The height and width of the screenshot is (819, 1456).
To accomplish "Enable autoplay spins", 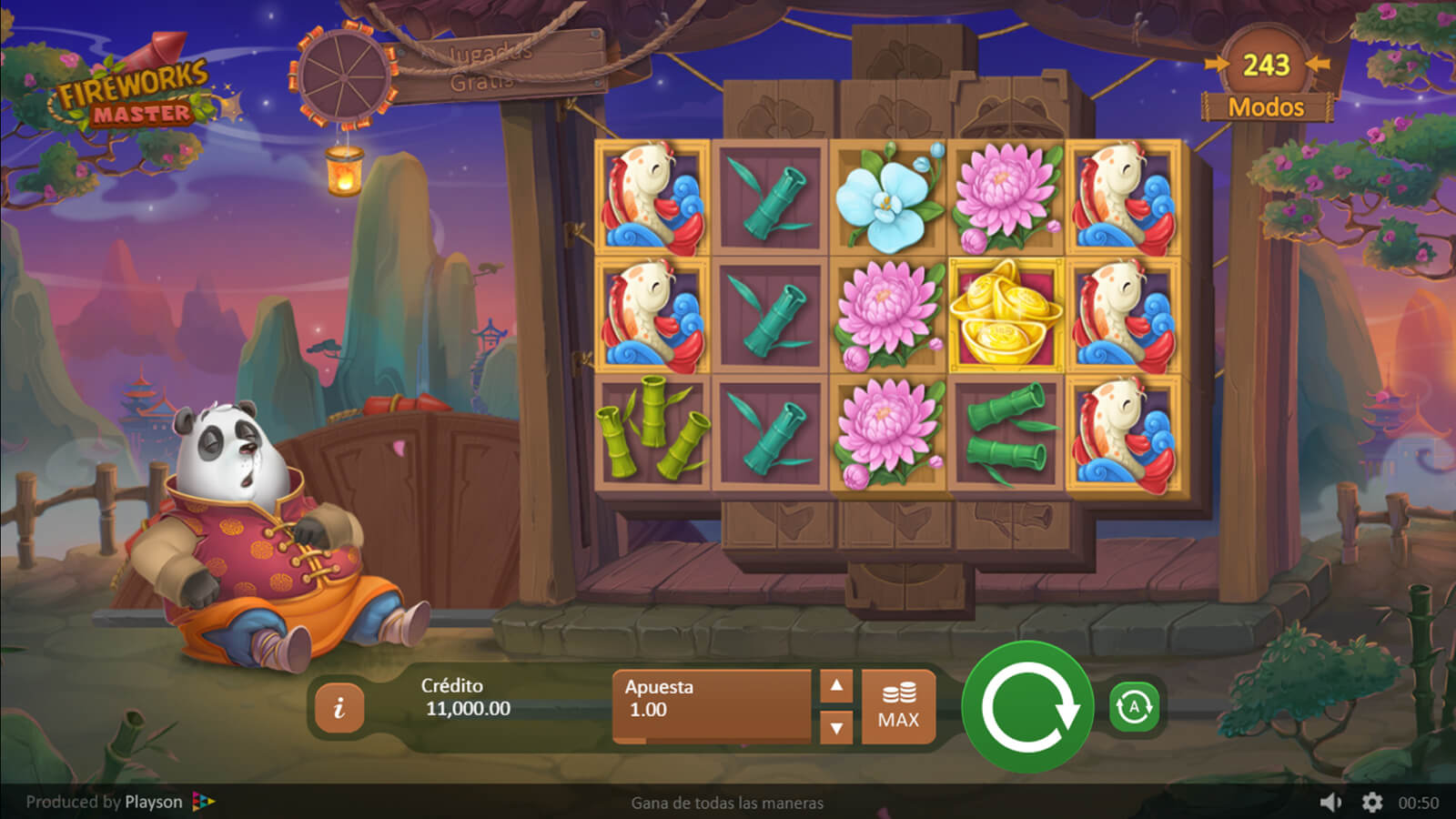I will click(x=1134, y=707).
